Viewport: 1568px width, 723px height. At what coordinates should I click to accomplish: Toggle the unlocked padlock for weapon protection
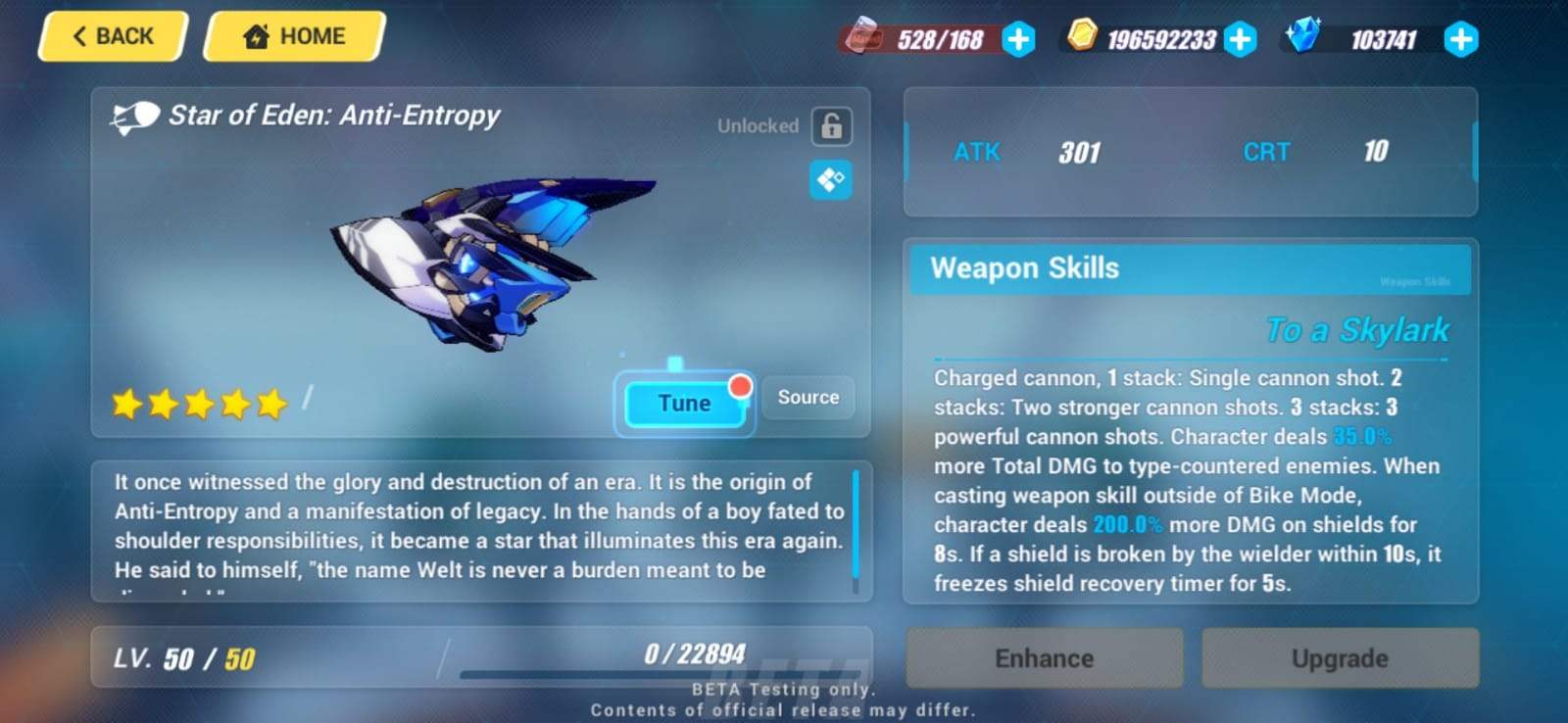point(830,125)
